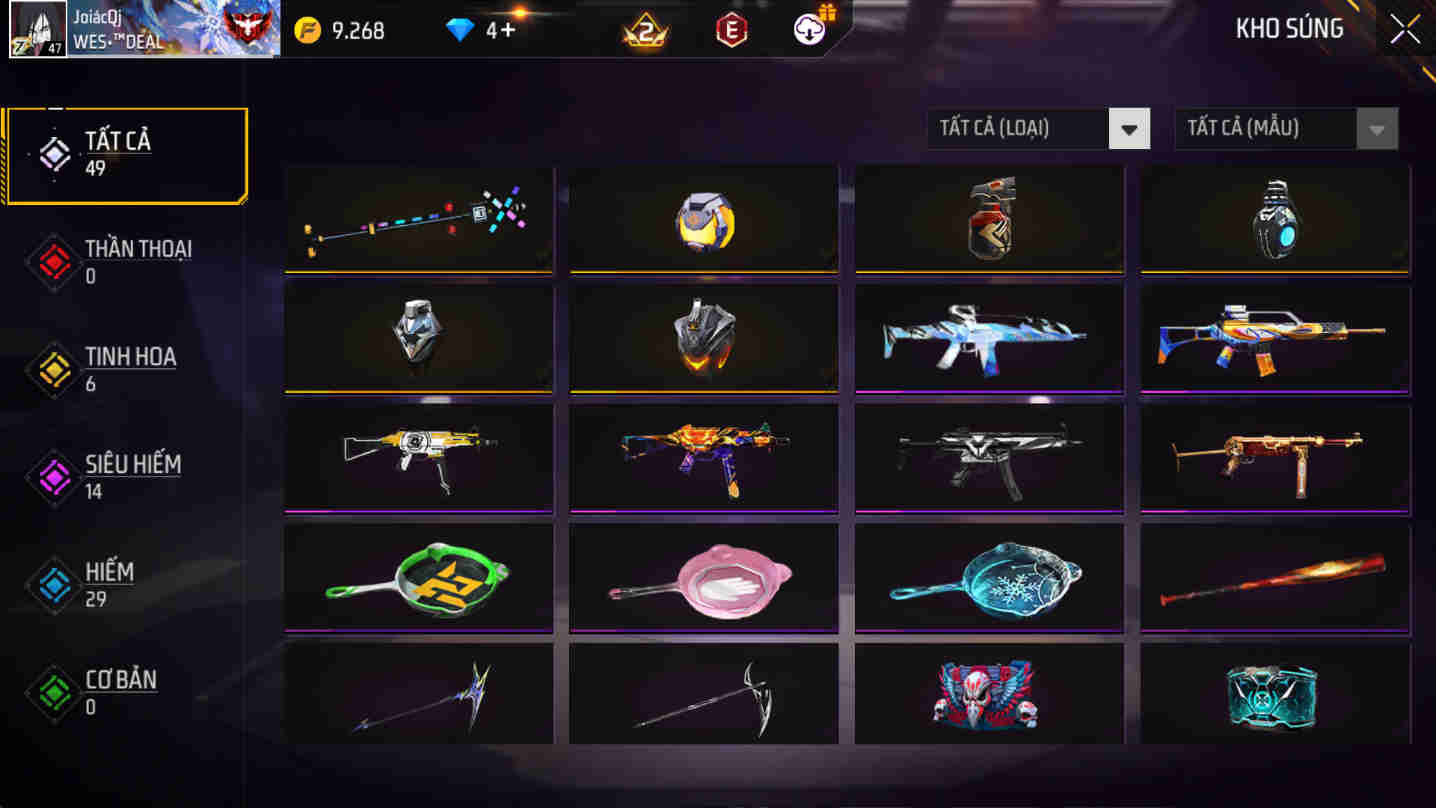Image resolution: width=1436 pixels, height=808 pixels.
Task: Open the JoiácQj player profile
Action: click(x=140, y=30)
